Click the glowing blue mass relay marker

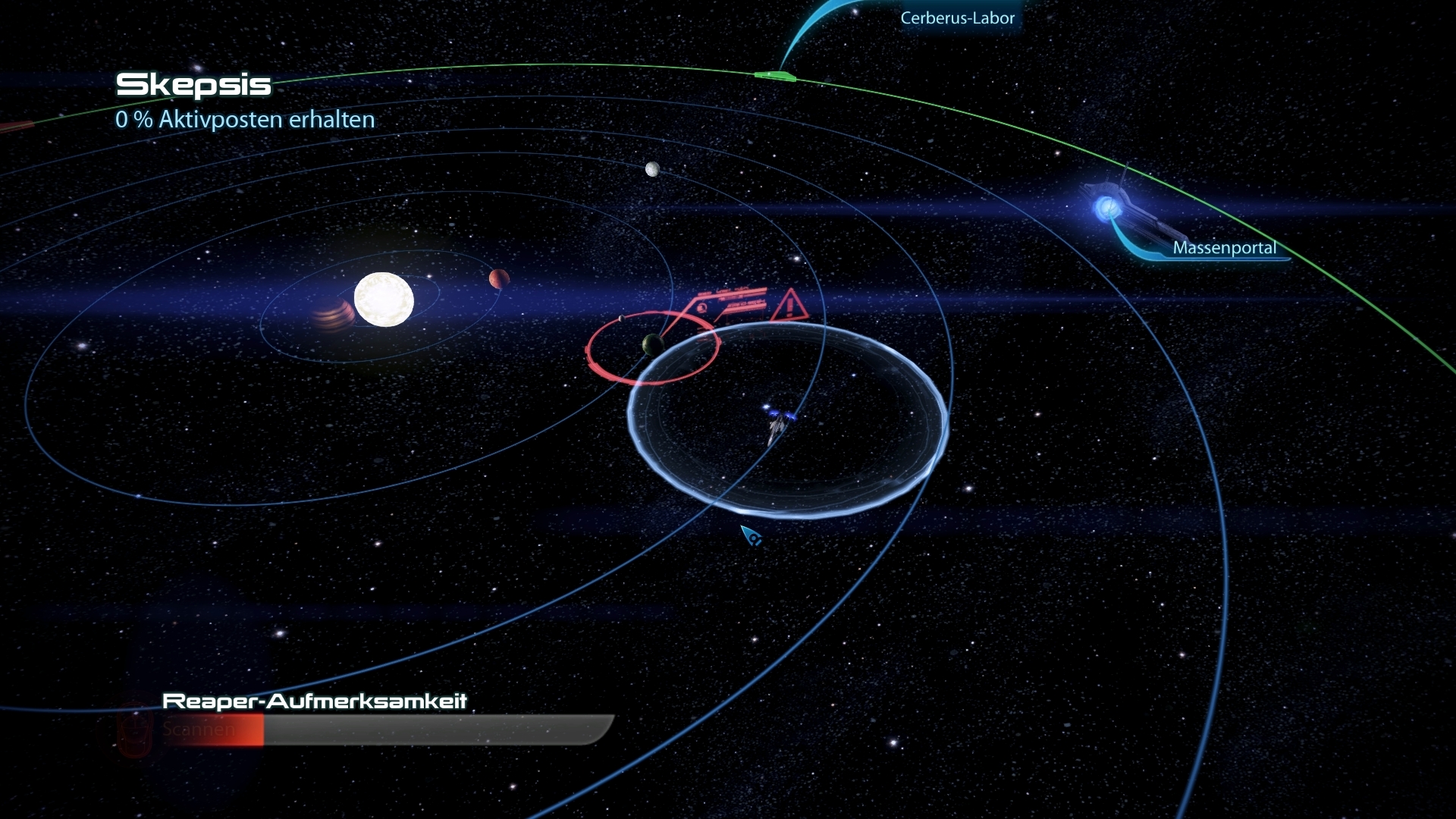[1107, 207]
